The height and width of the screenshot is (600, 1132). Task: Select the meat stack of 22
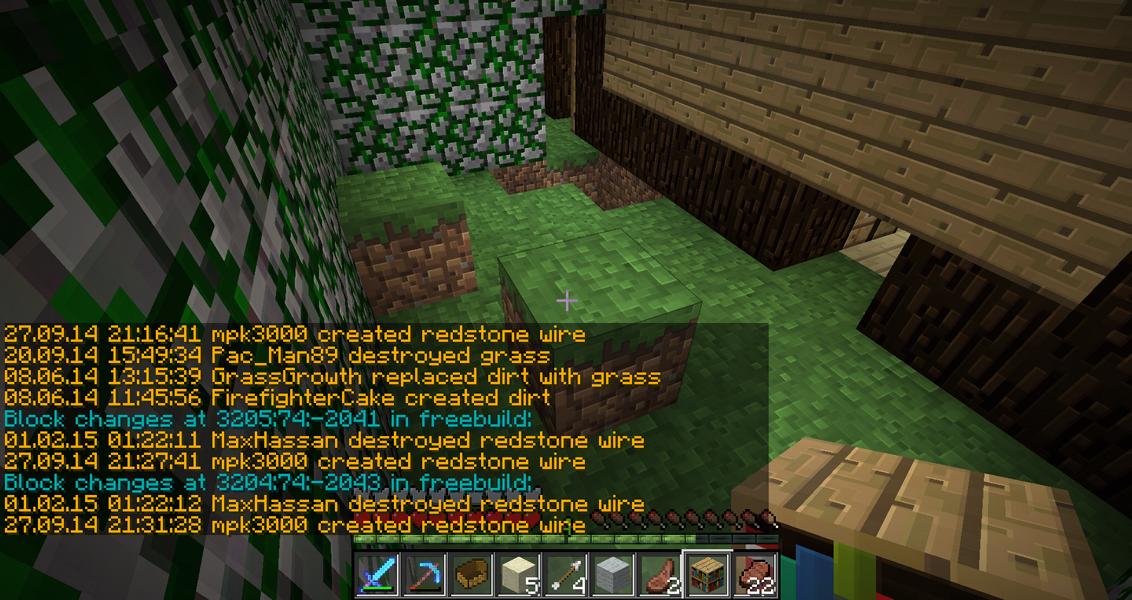[754, 575]
